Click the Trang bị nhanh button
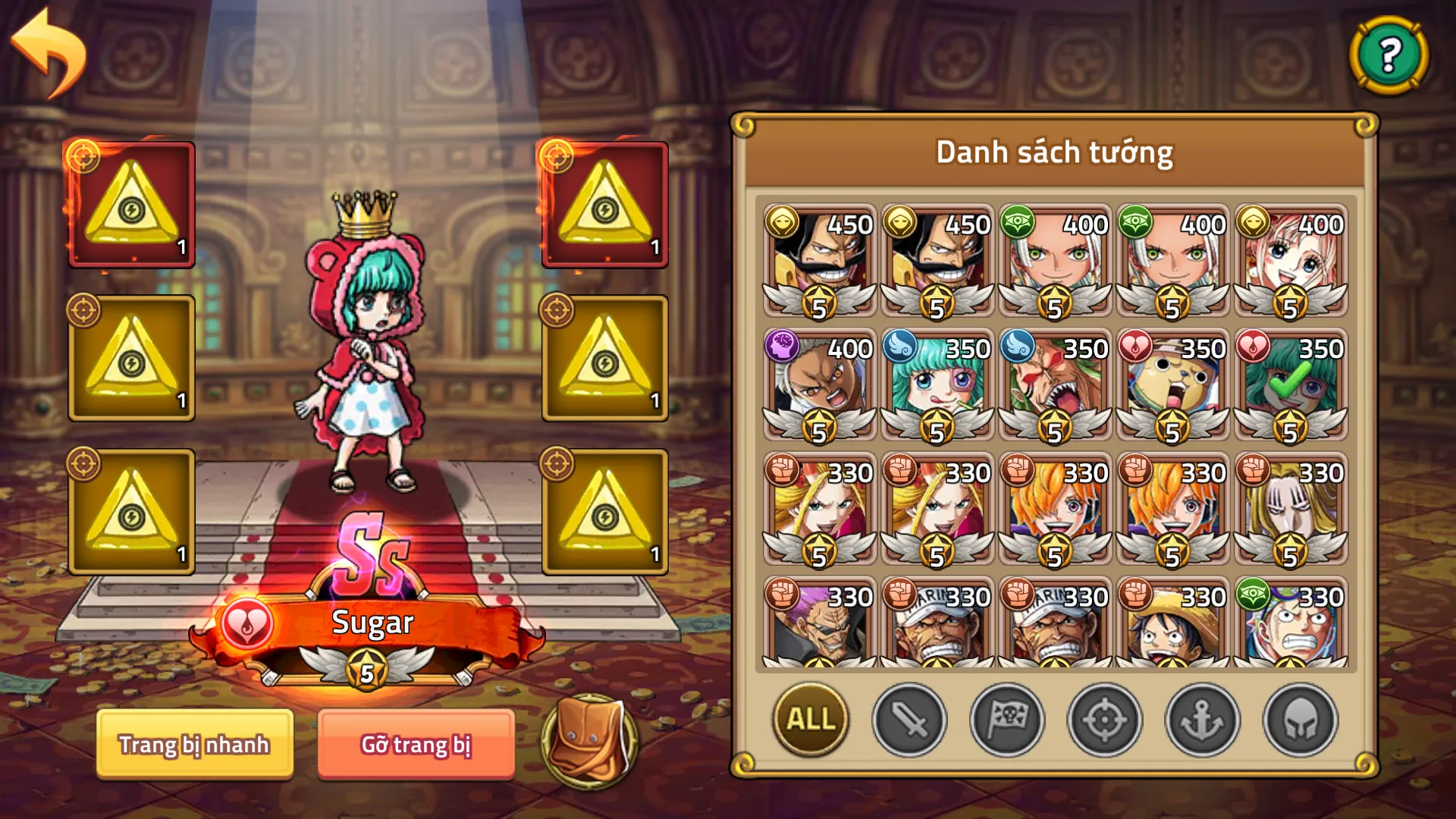Image resolution: width=1456 pixels, height=819 pixels. [x=193, y=745]
